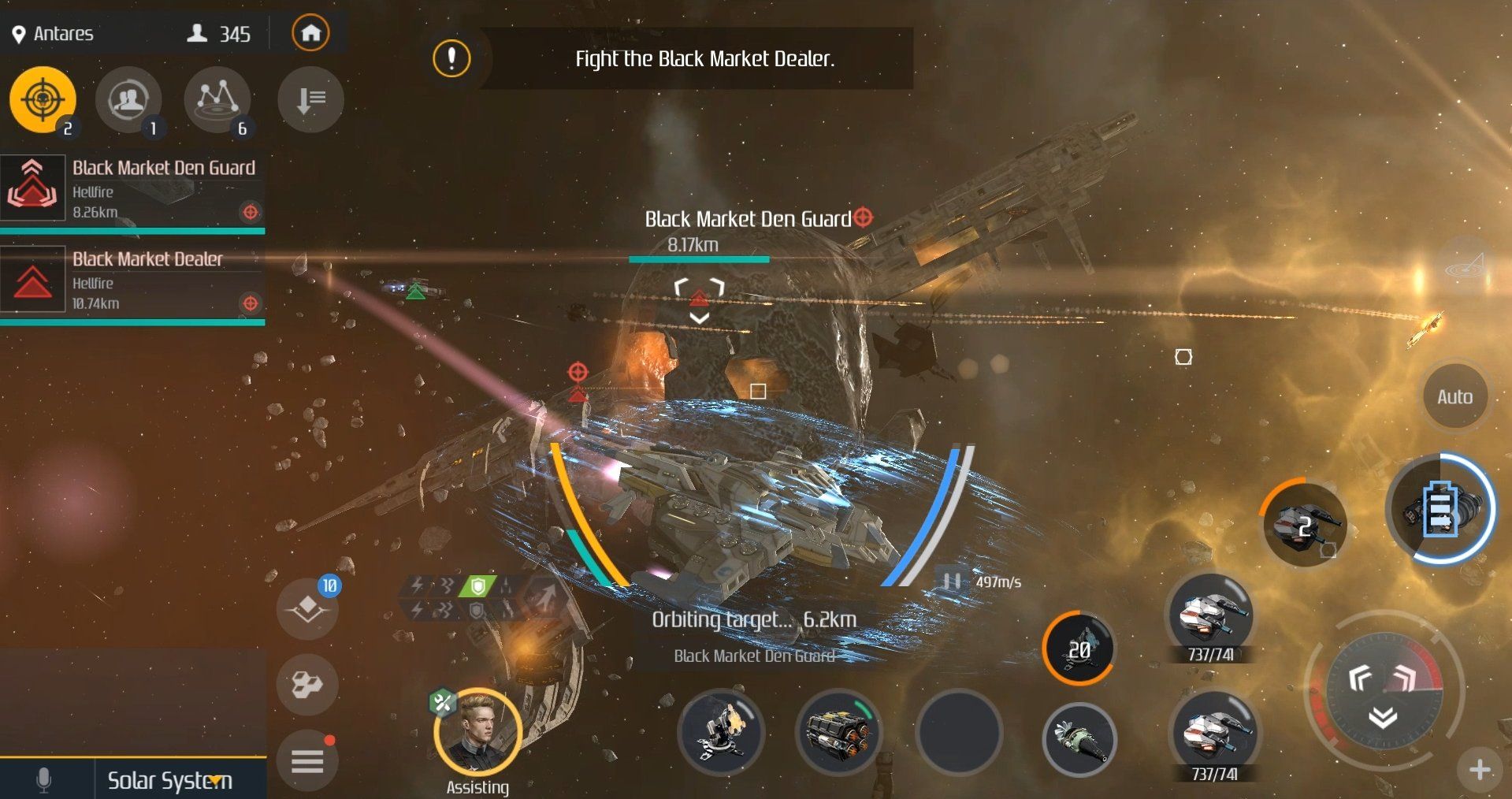Open the three-line main menu button

point(307,761)
